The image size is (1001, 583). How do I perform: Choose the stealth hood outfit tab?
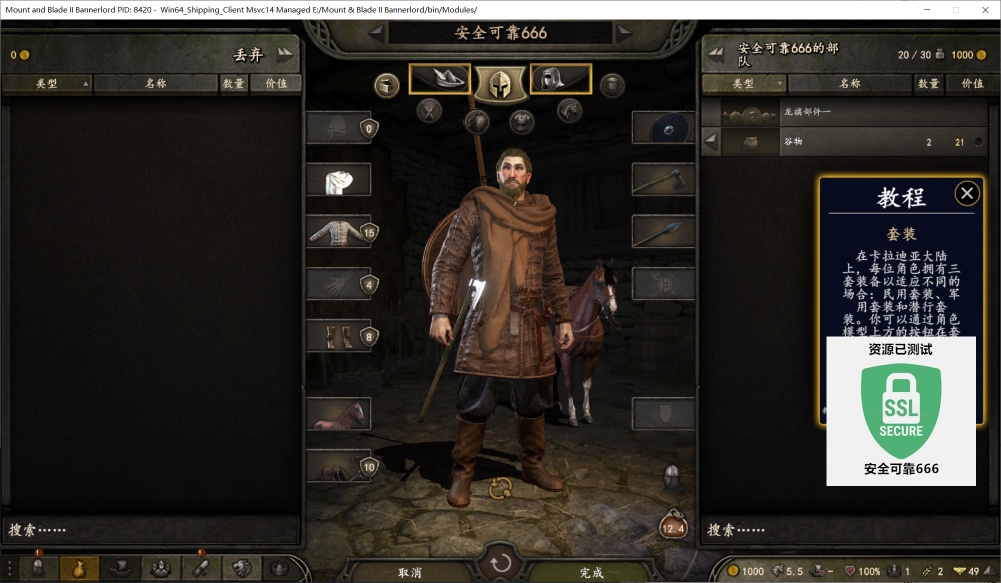pyautogui.click(x=561, y=79)
